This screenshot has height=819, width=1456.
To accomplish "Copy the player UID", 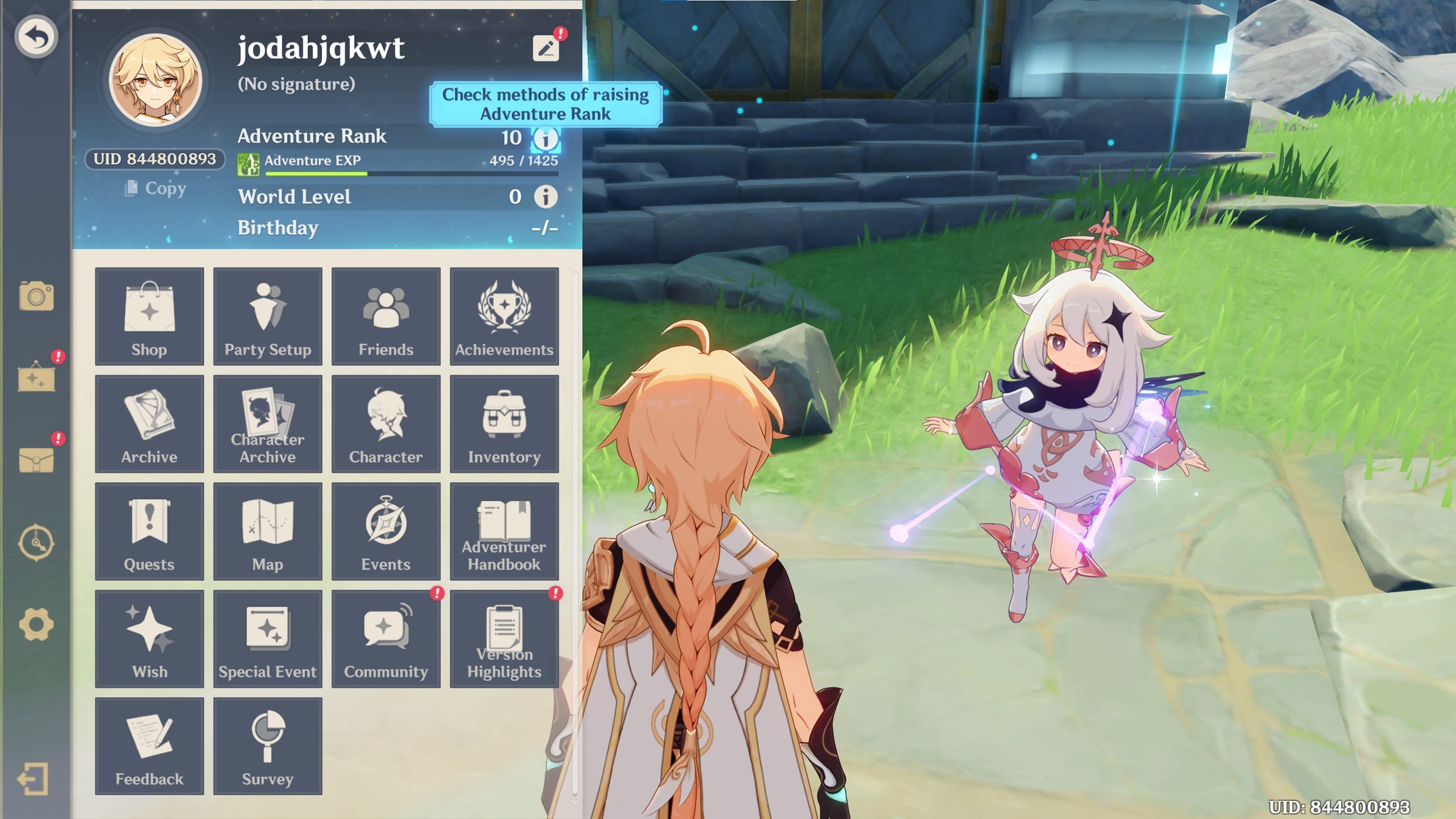I will 156,188.
